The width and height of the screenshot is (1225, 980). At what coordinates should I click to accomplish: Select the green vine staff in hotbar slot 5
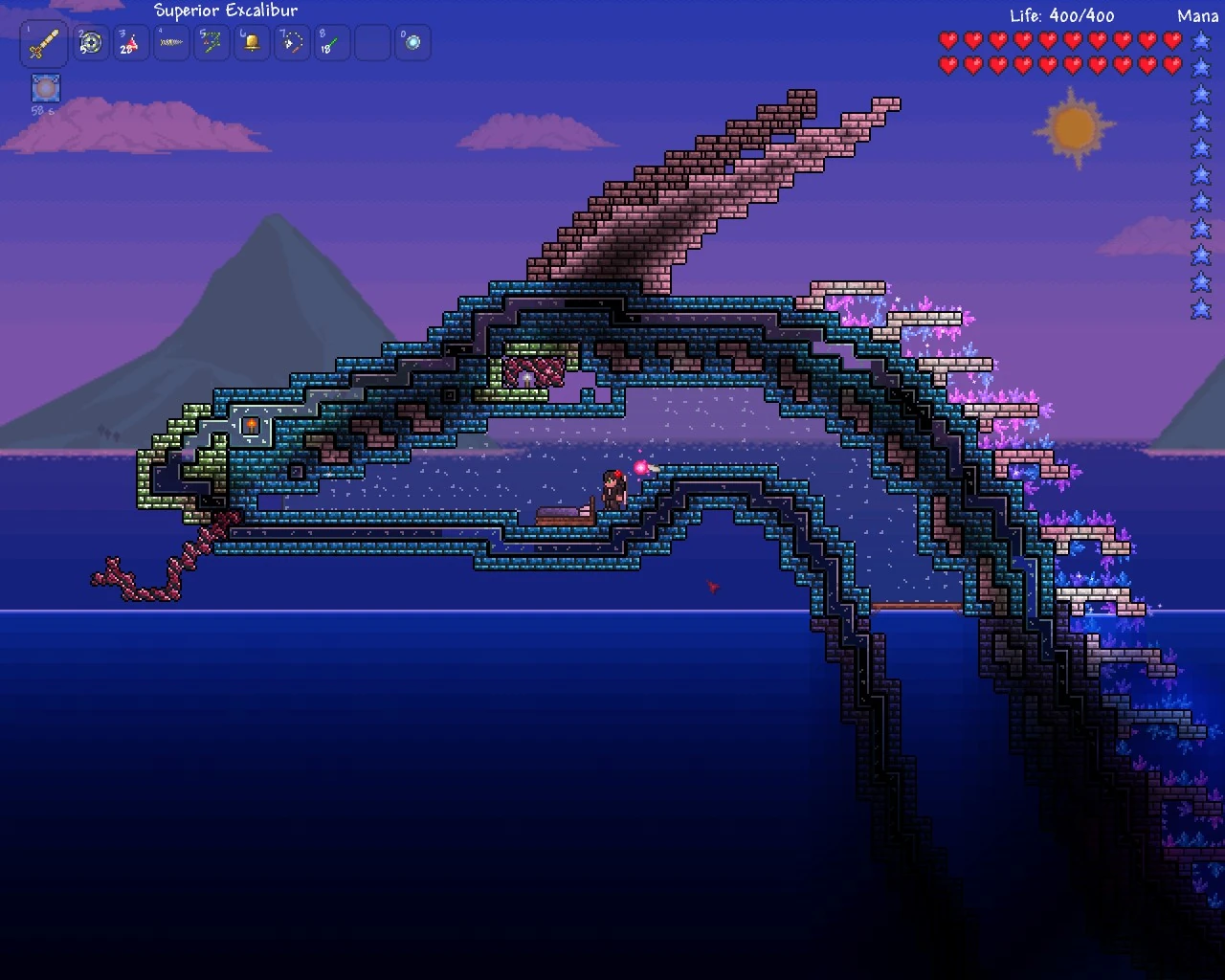coord(211,42)
